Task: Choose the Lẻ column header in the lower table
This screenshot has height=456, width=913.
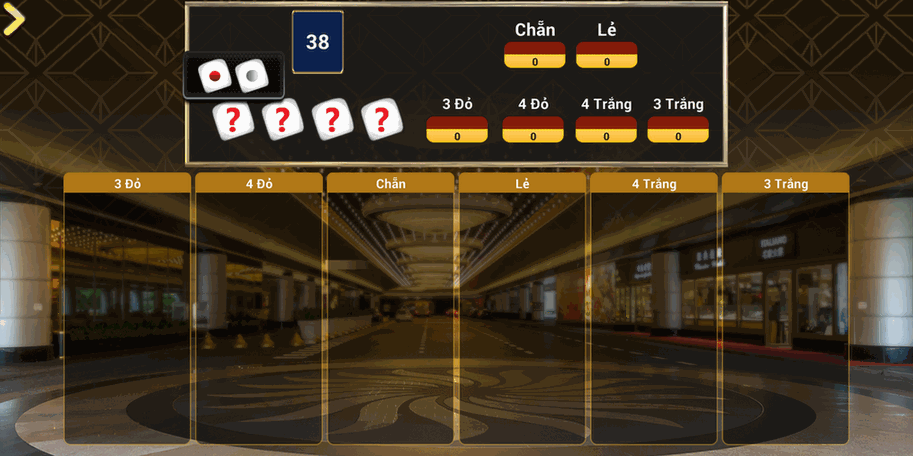Action: 522,184
